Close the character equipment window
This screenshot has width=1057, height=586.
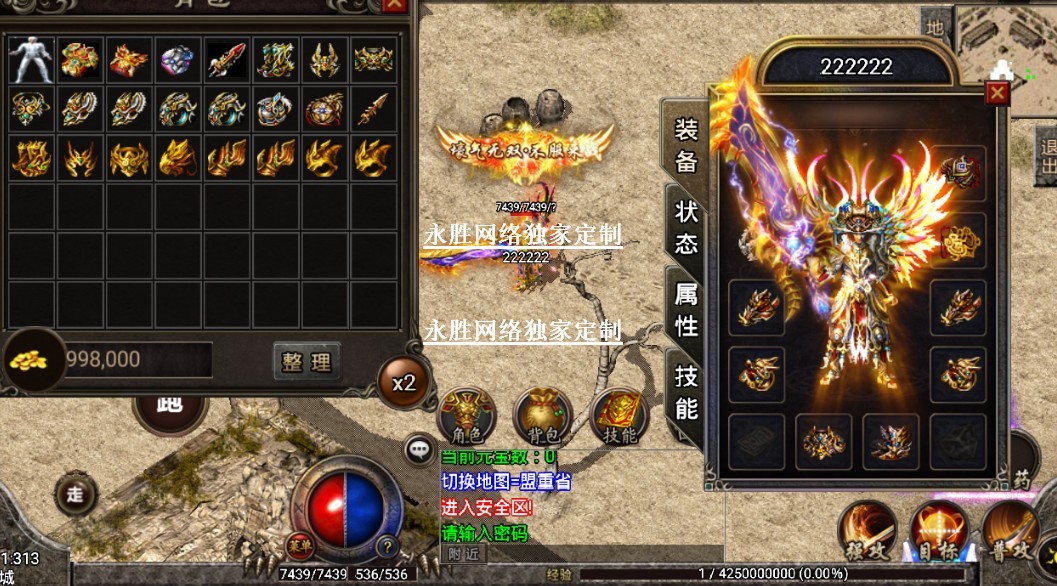pyautogui.click(x=996, y=93)
